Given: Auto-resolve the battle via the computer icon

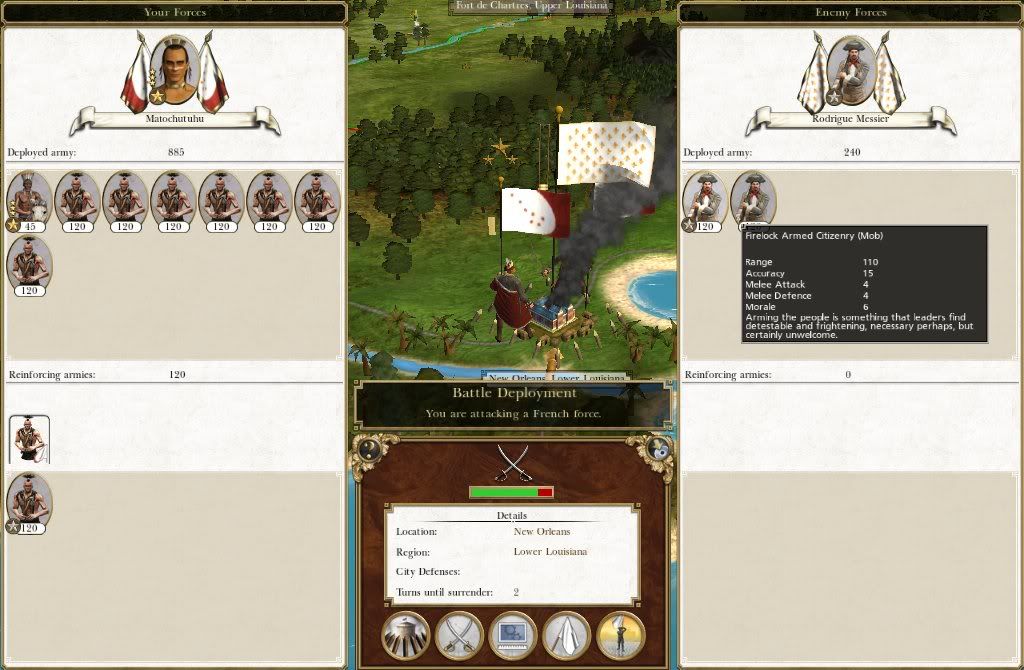Looking at the screenshot, I should pyautogui.click(x=513, y=636).
